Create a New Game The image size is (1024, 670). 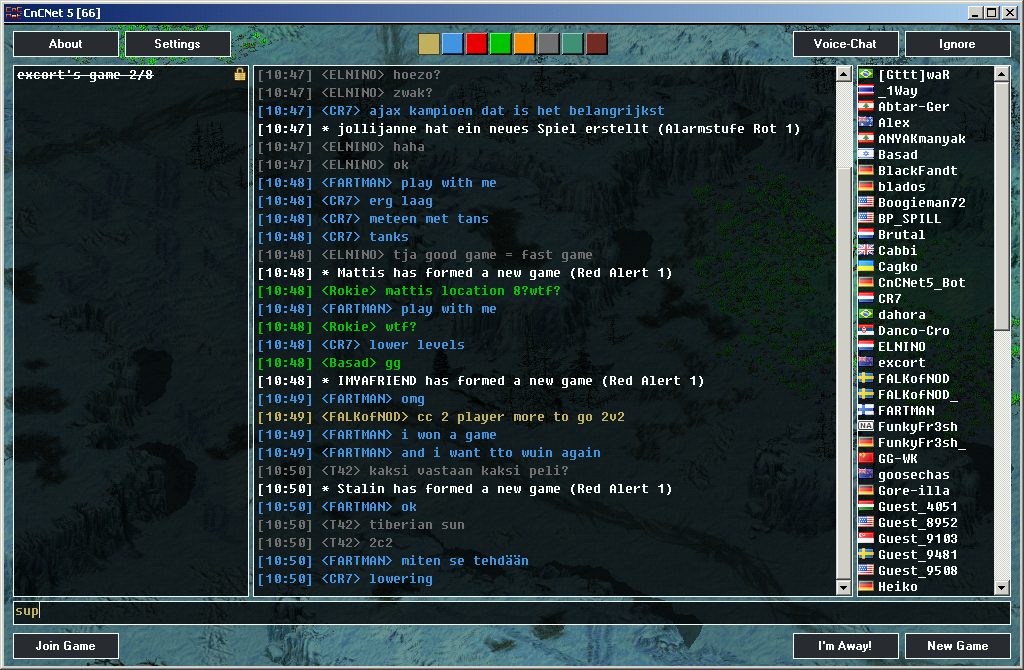point(957,646)
